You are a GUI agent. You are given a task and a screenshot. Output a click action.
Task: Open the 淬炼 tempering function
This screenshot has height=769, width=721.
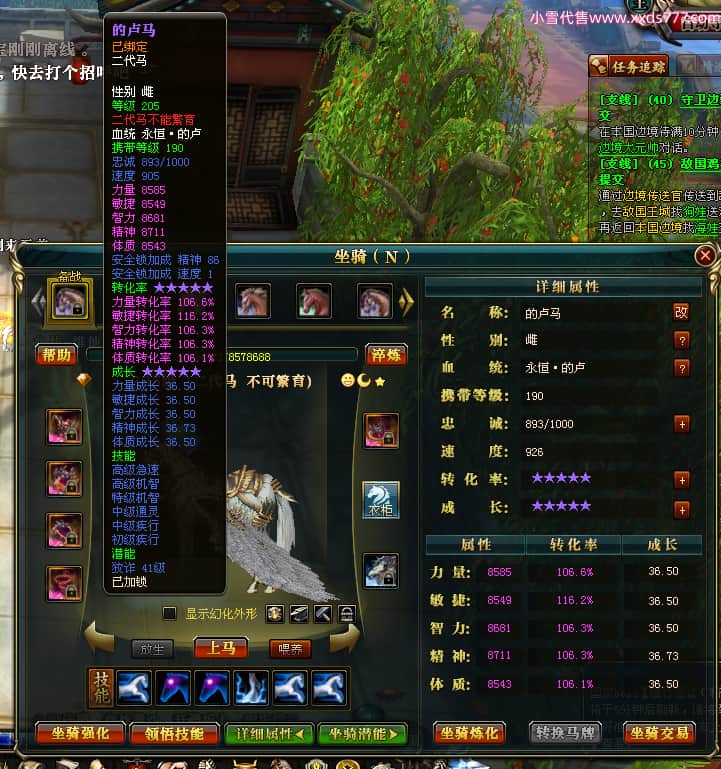[385, 355]
